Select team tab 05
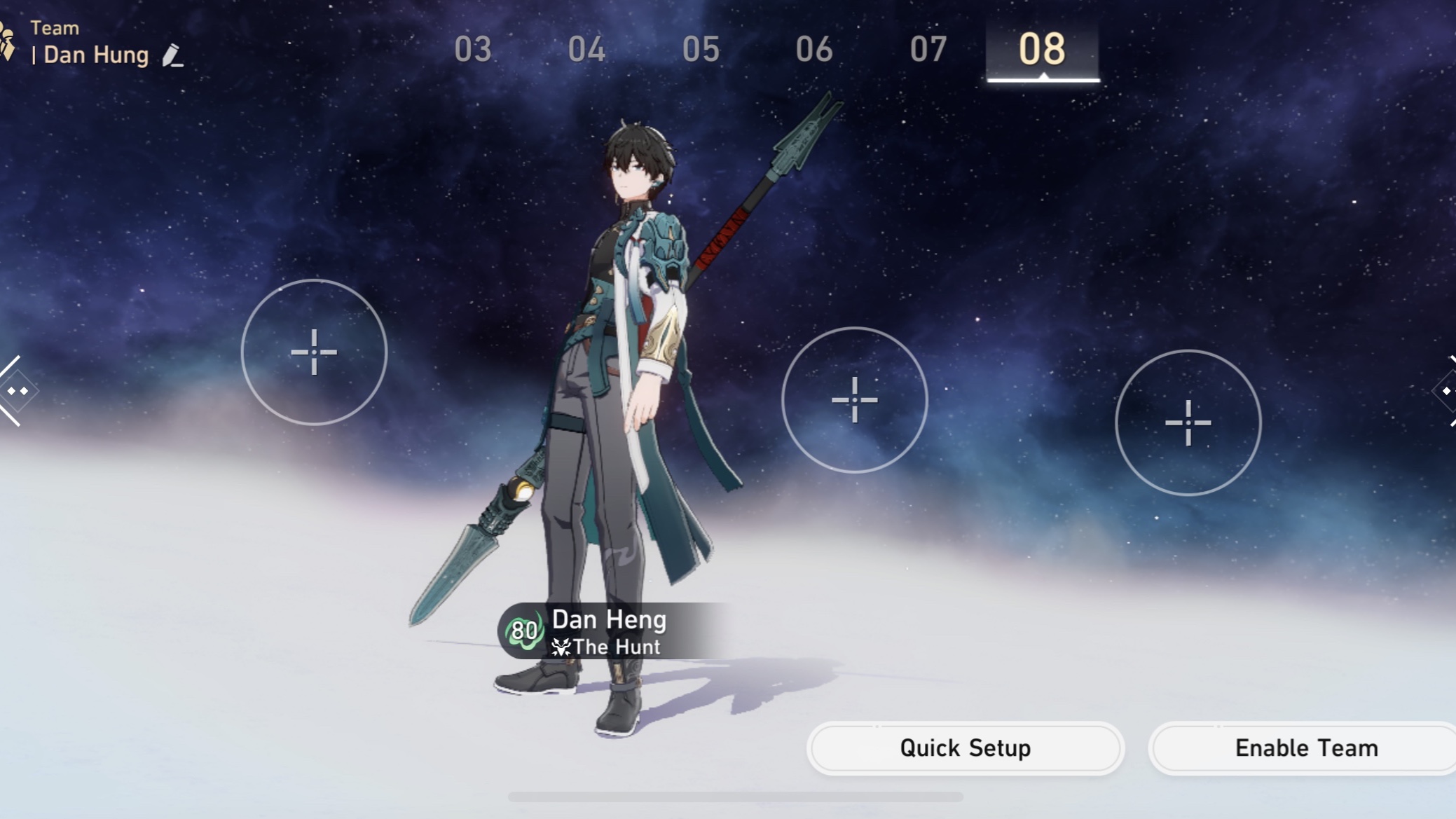This screenshot has height=819, width=1456. point(703,49)
